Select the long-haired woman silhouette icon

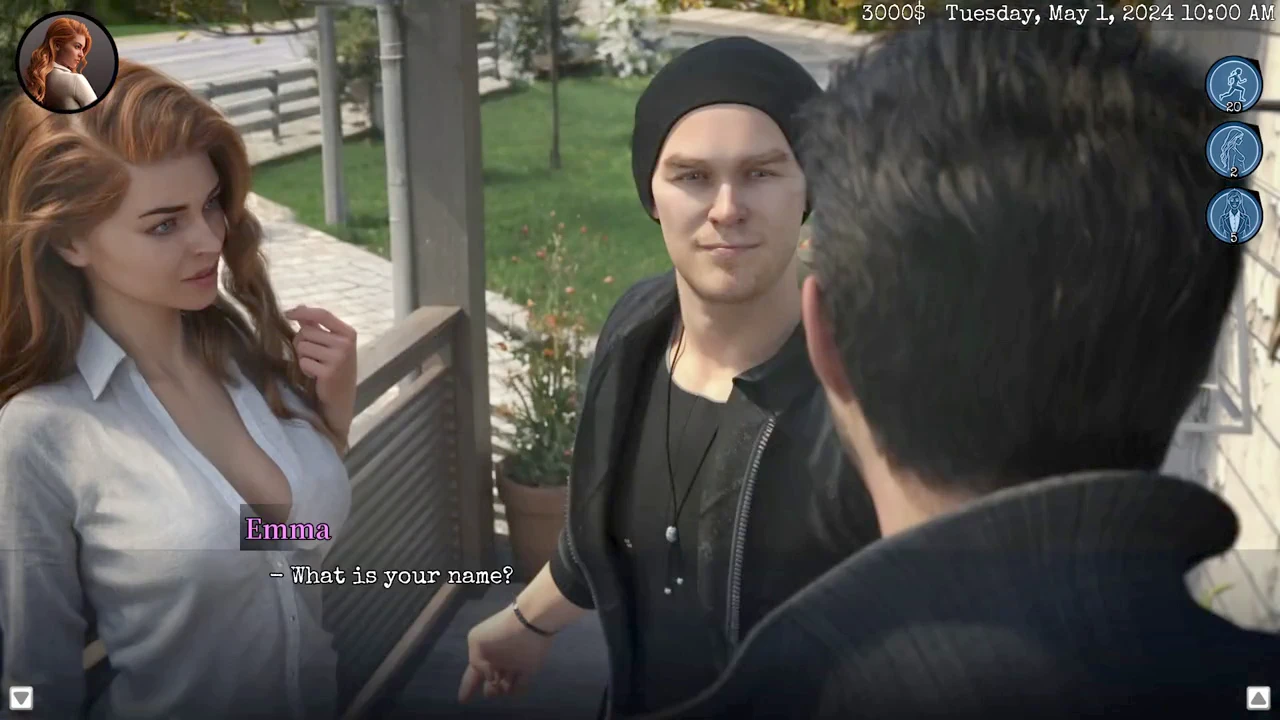coord(1233,150)
